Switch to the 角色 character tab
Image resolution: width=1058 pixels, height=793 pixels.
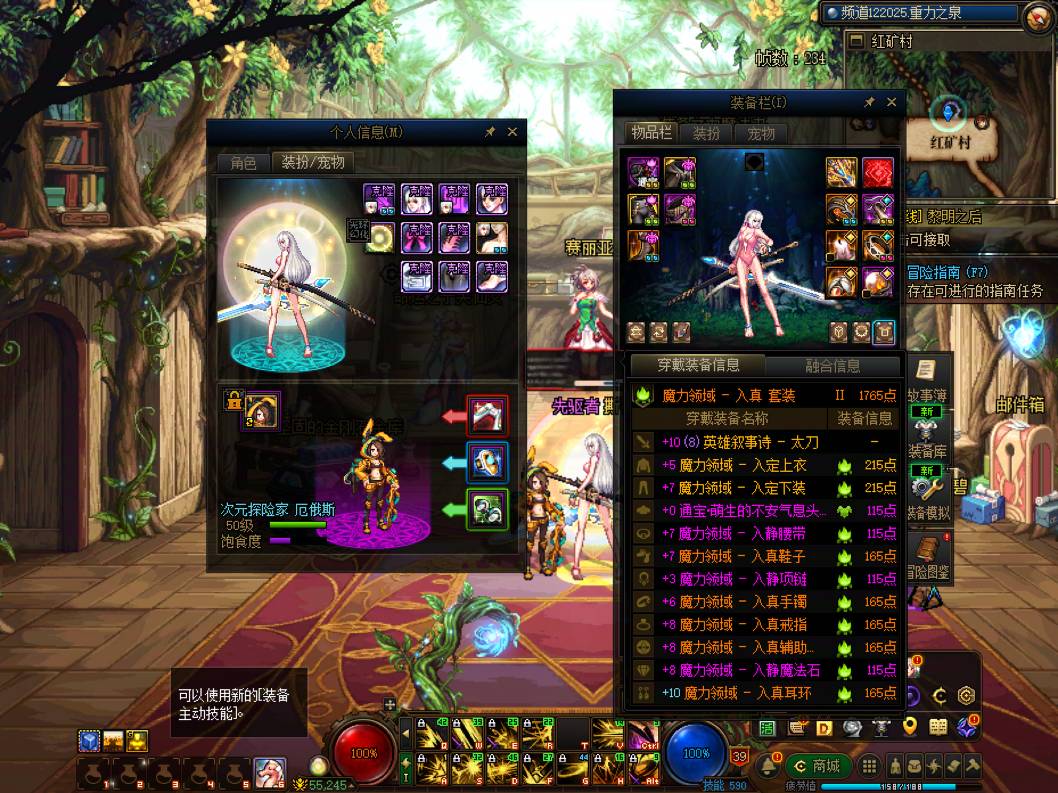(x=243, y=162)
